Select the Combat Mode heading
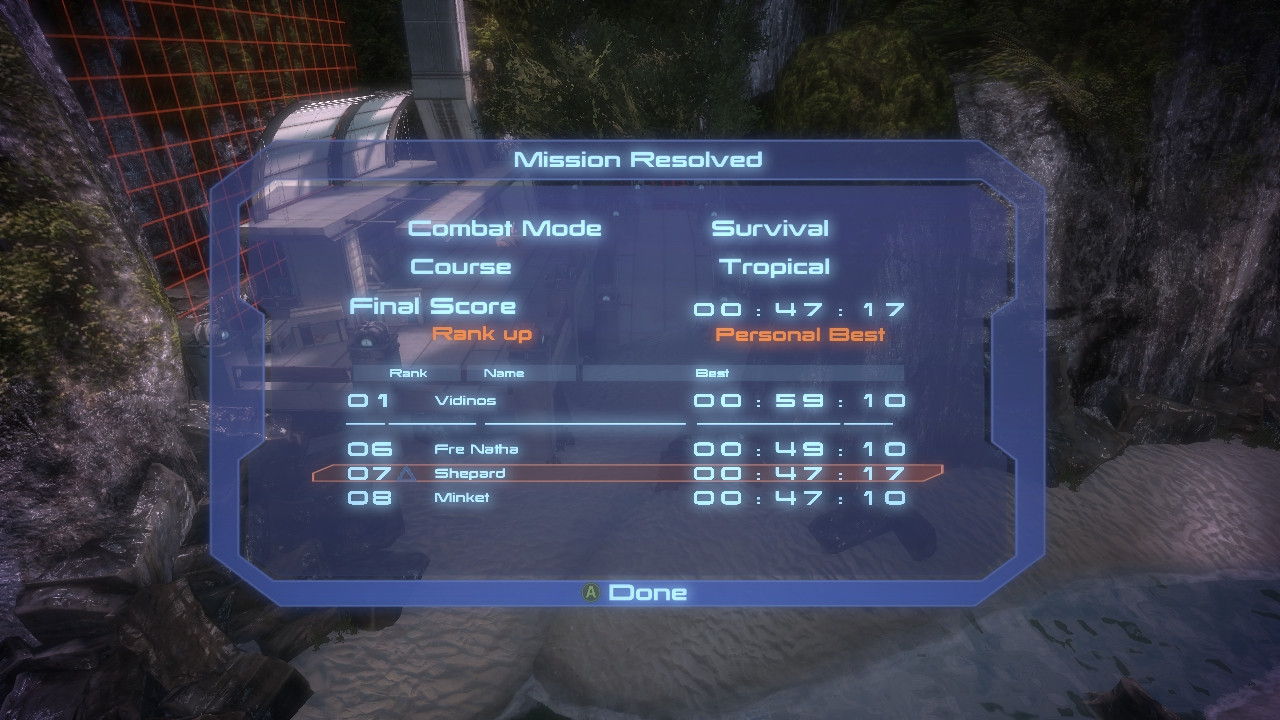This screenshot has height=720, width=1280. click(x=504, y=228)
